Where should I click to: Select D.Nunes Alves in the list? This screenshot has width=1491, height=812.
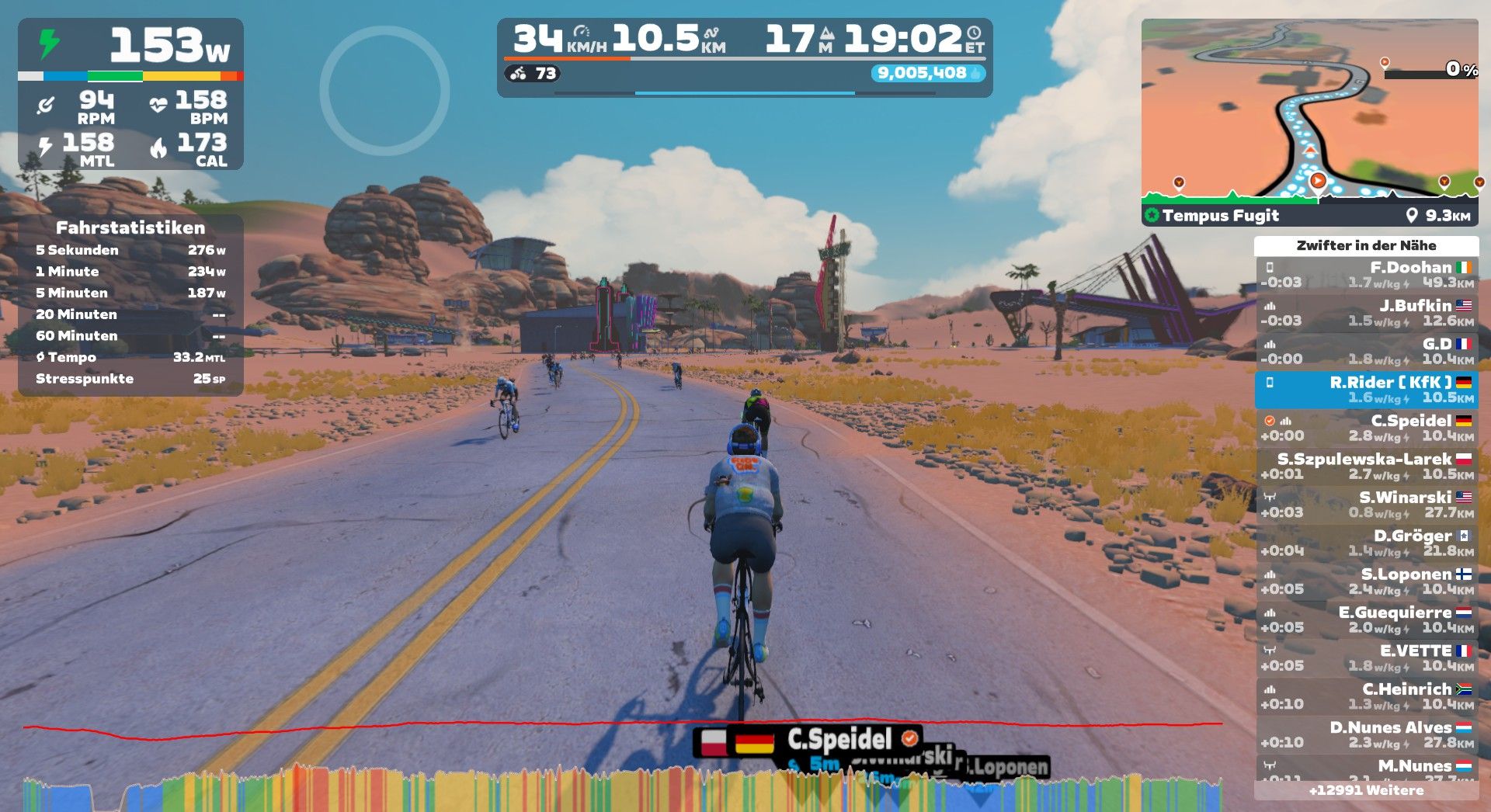(1366, 734)
